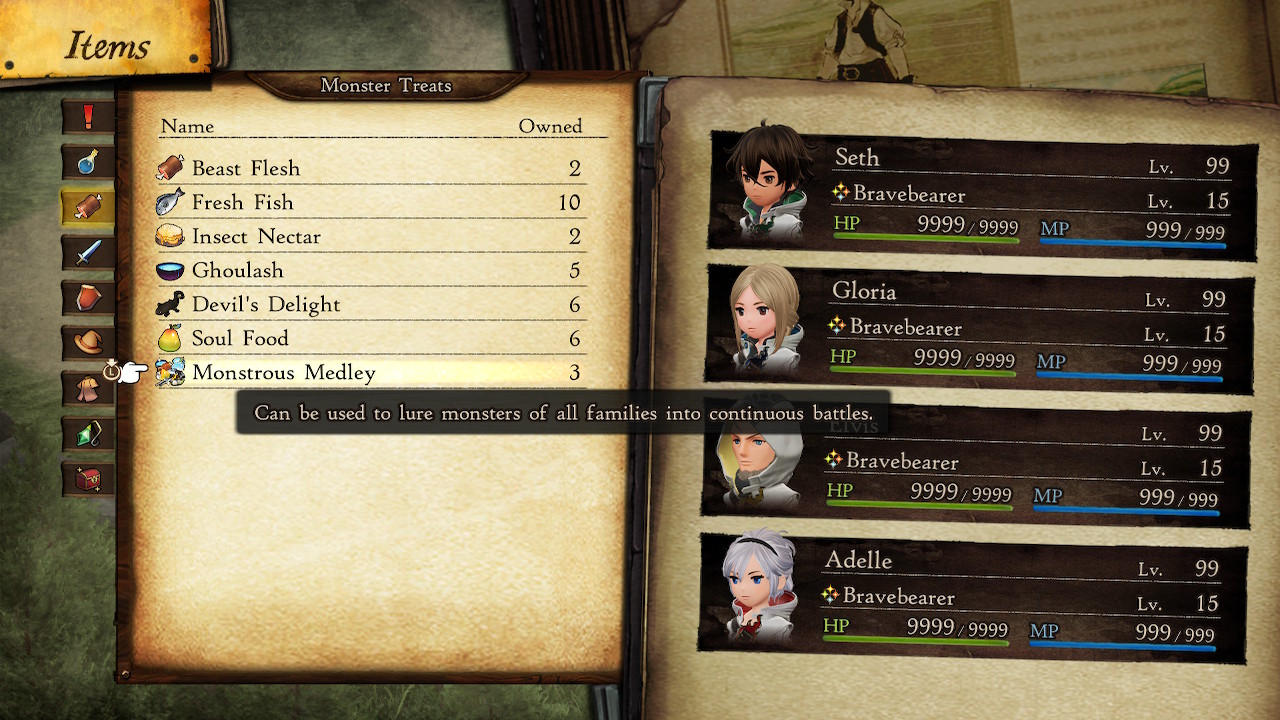The height and width of the screenshot is (720, 1280).
Task: Open the sword weapons category tab
Action: coord(88,252)
